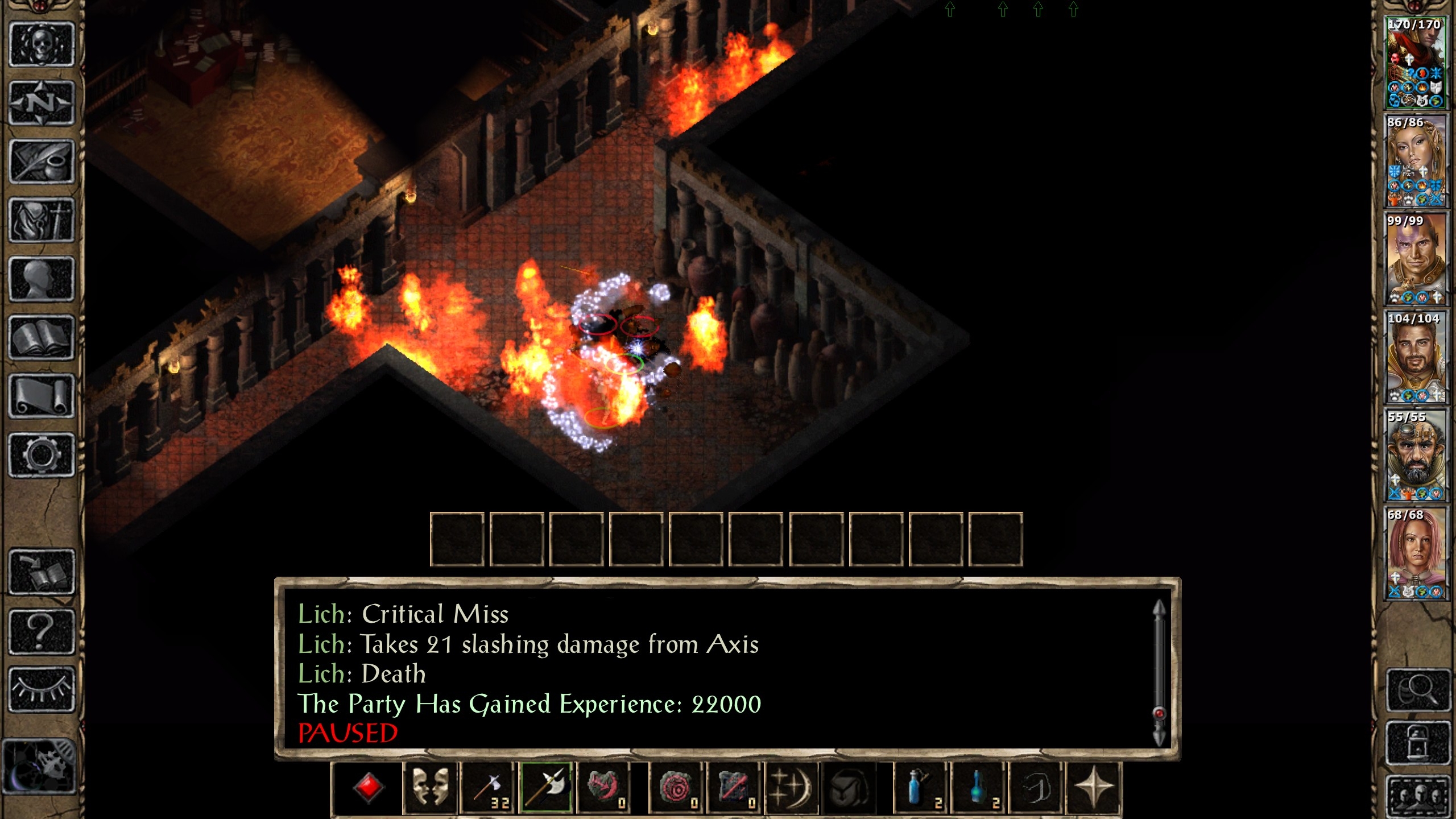Viewport: 1456px width, 819px height.
Task: Activate the talk masks action button
Action: point(430,788)
